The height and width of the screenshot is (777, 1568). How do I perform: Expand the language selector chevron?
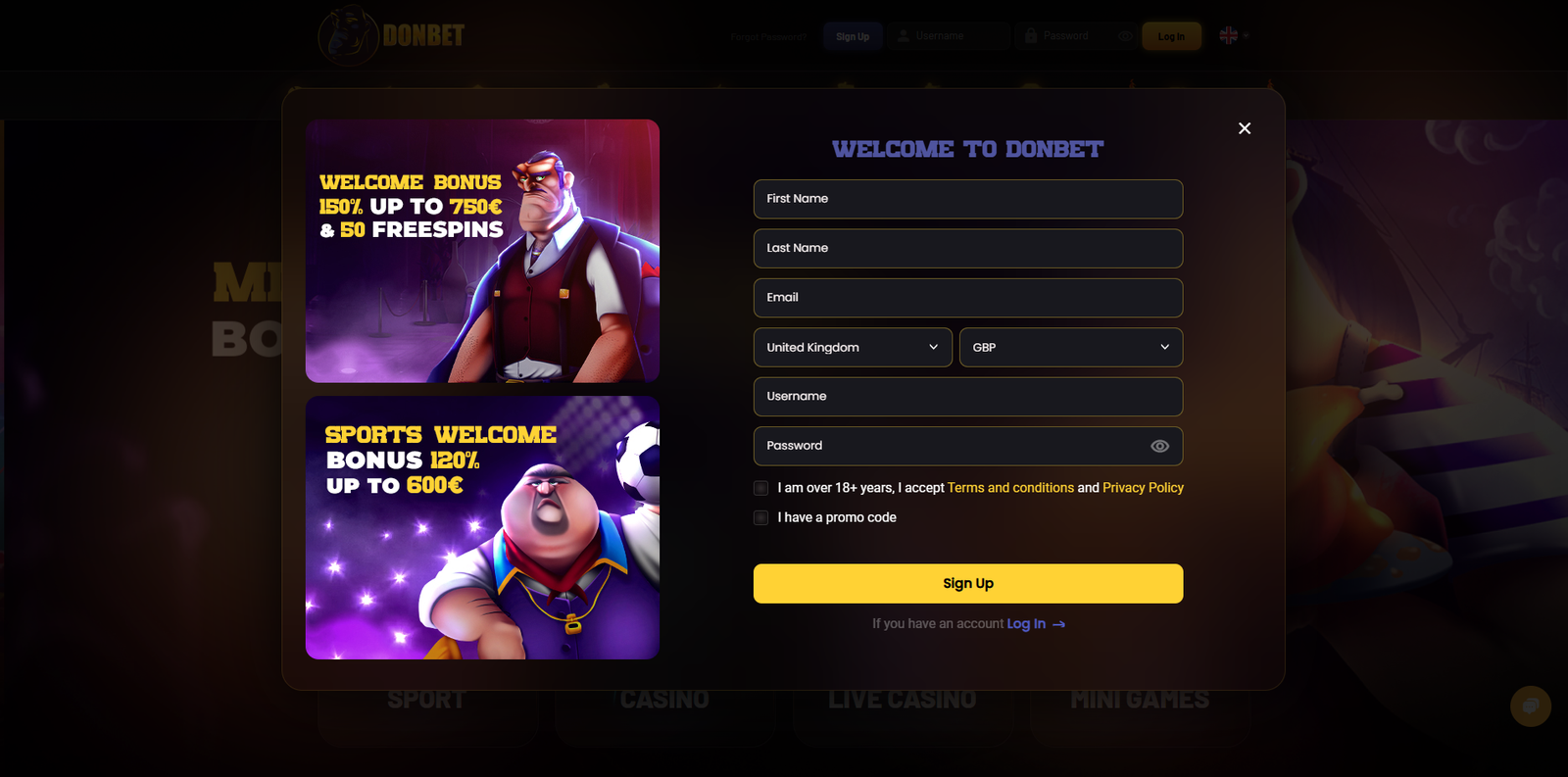(x=1246, y=35)
